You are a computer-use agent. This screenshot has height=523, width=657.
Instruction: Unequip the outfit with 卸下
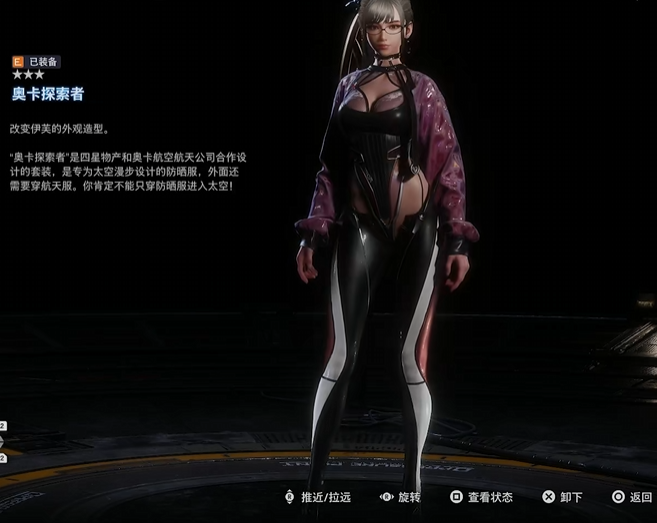pos(562,497)
